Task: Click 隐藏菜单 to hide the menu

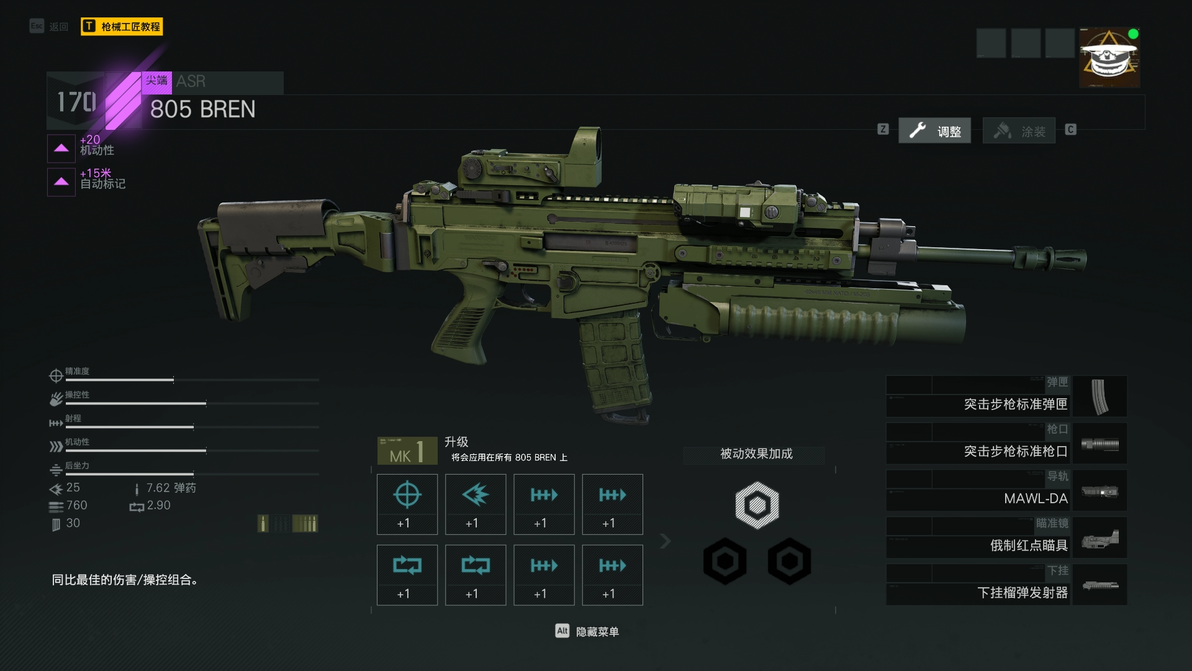Action: [588, 632]
